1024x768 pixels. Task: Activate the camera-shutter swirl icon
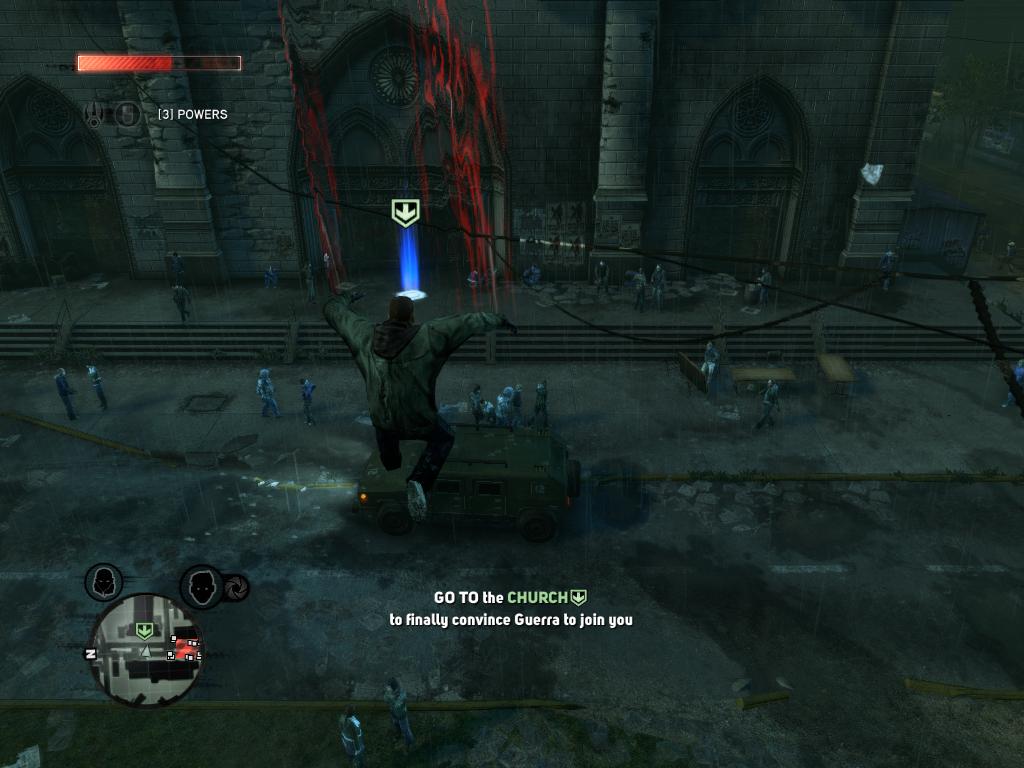238,588
